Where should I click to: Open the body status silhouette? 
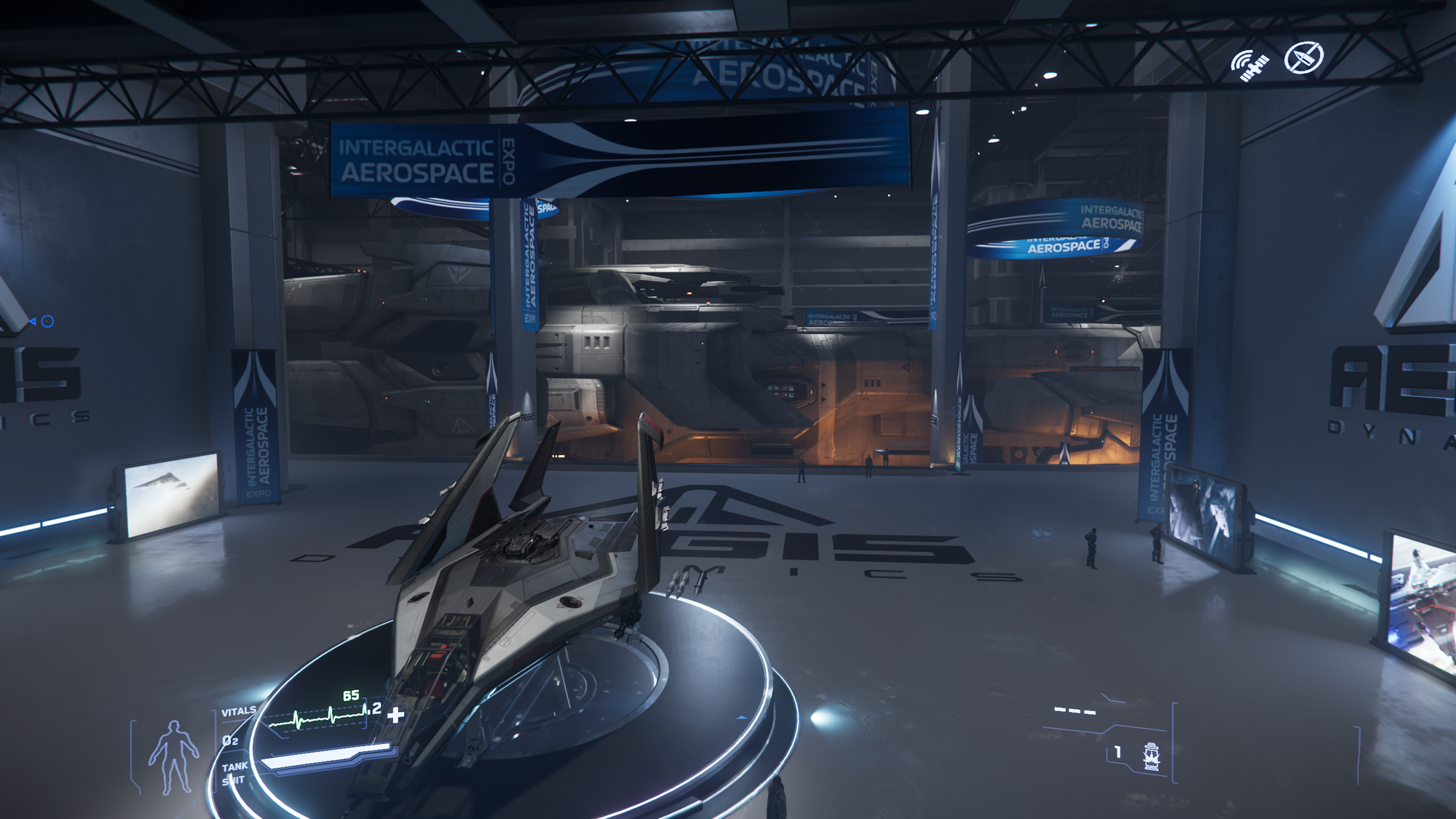(173, 757)
